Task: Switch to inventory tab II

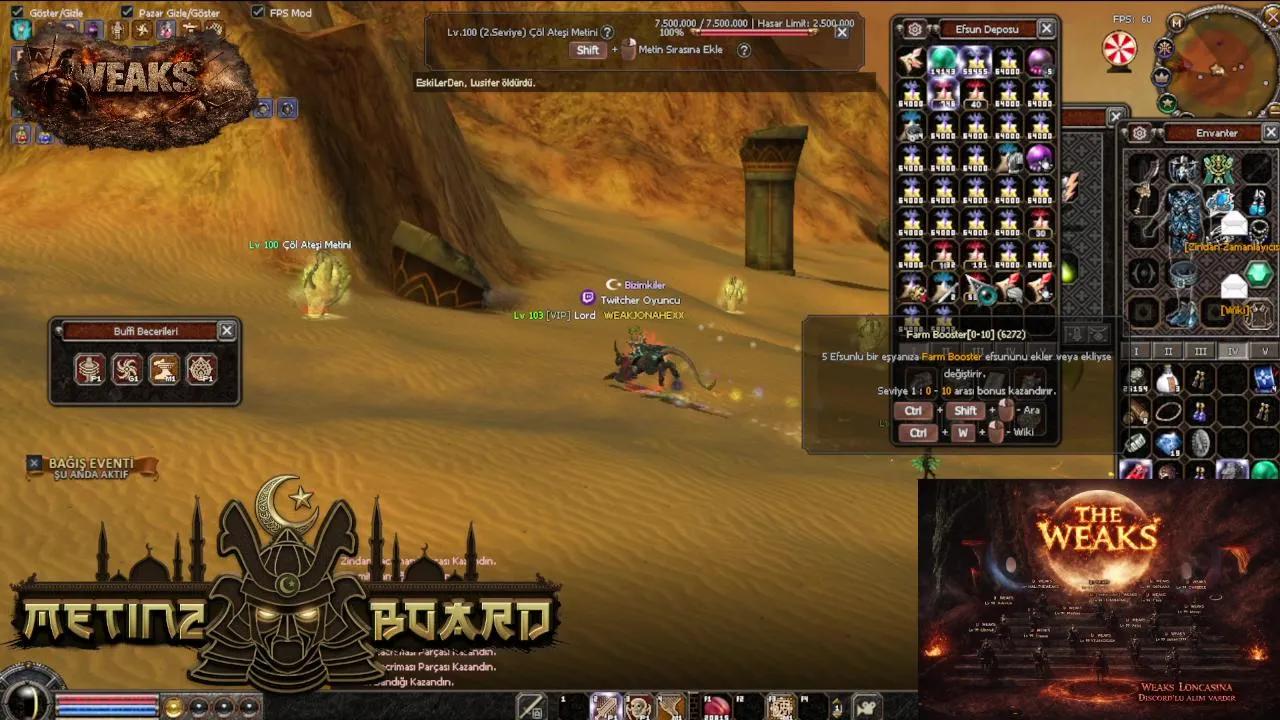Action: [1169, 351]
